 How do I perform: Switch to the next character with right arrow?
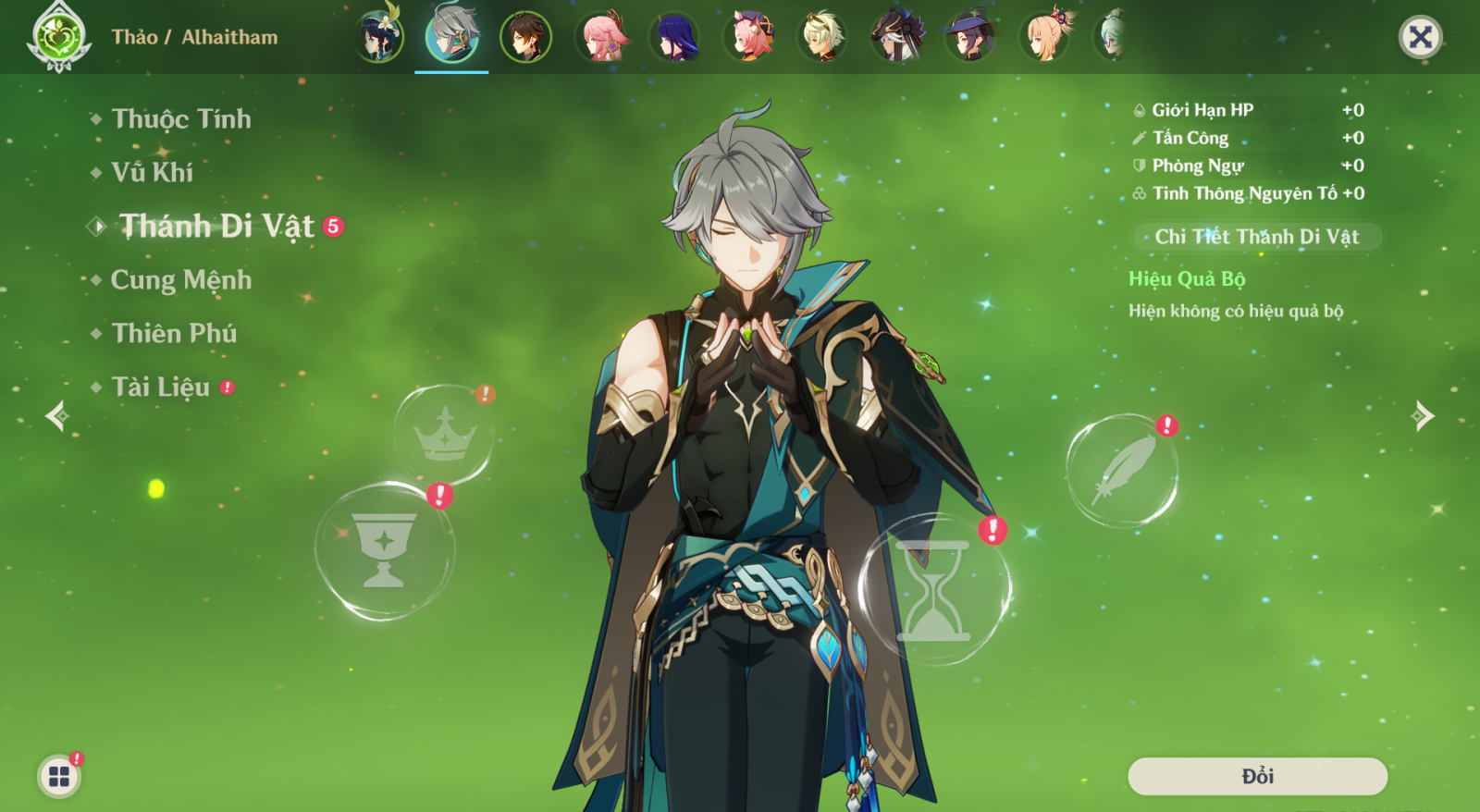coord(1423,416)
